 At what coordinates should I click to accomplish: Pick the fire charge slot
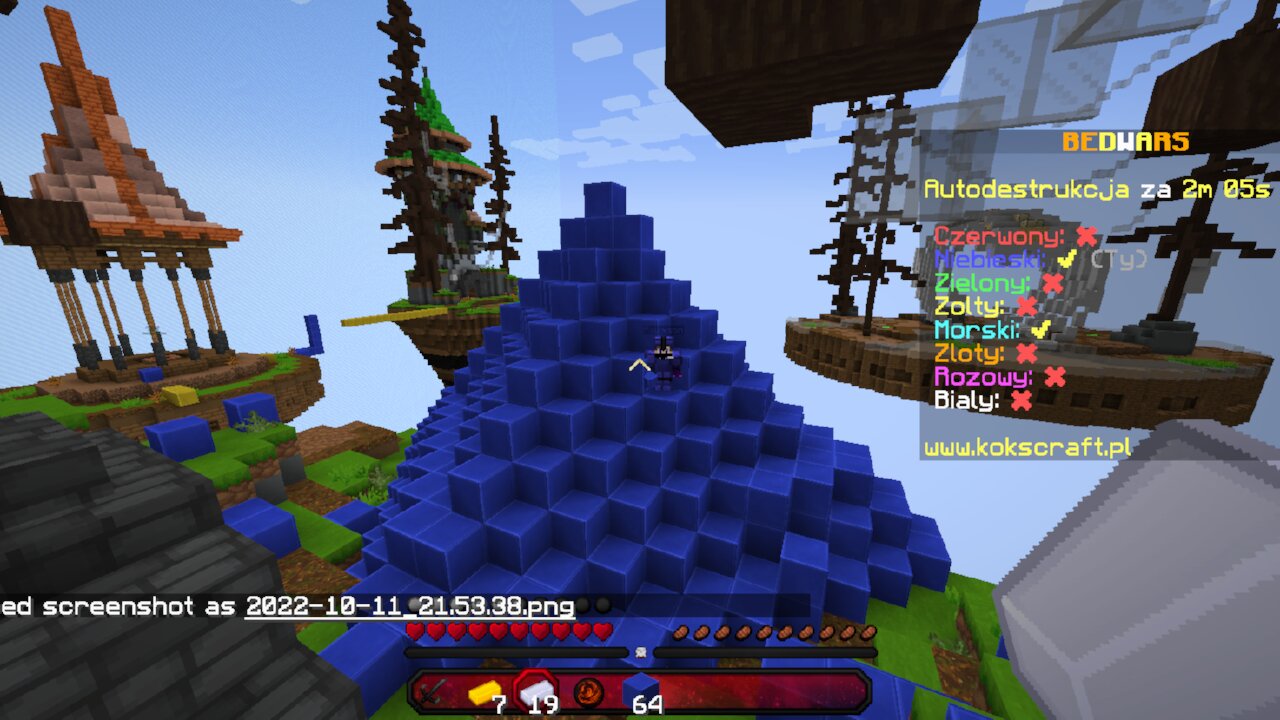pyautogui.click(x=588, y=691)
